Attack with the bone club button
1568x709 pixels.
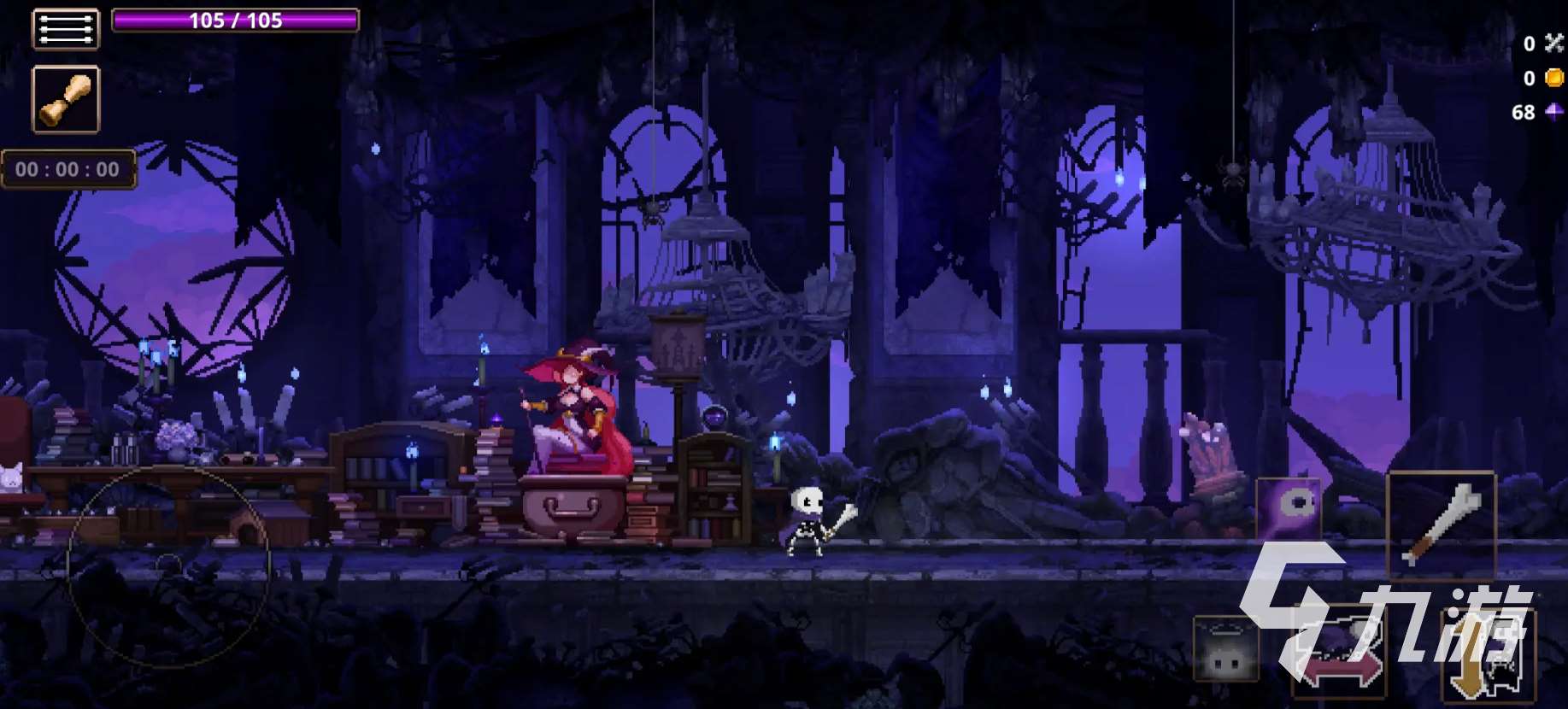click(x=1441, y=524)
